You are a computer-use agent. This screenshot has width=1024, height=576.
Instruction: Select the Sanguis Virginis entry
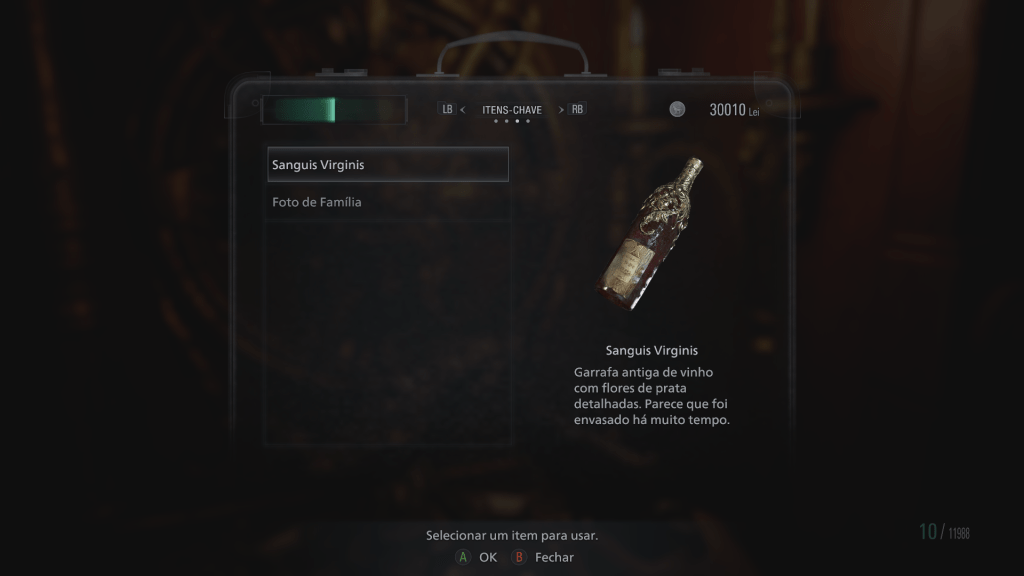[387, 164]
